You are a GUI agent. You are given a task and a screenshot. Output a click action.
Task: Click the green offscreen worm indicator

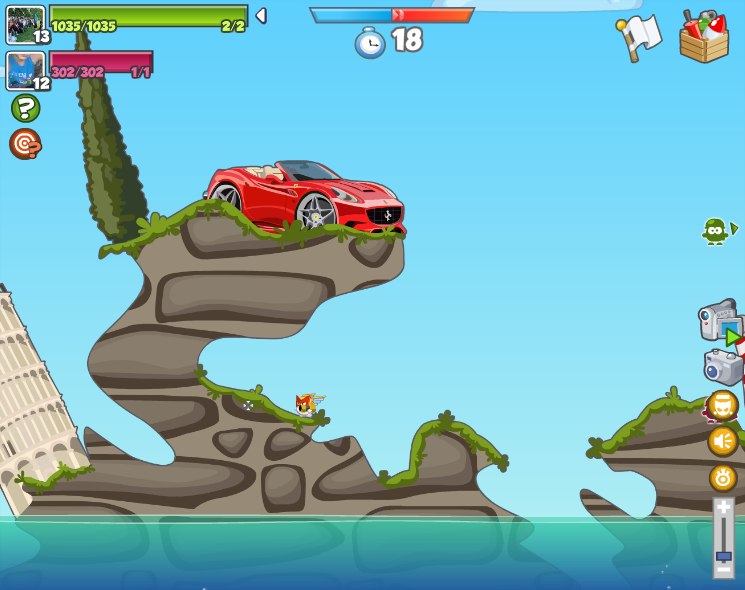pos(717,231)
